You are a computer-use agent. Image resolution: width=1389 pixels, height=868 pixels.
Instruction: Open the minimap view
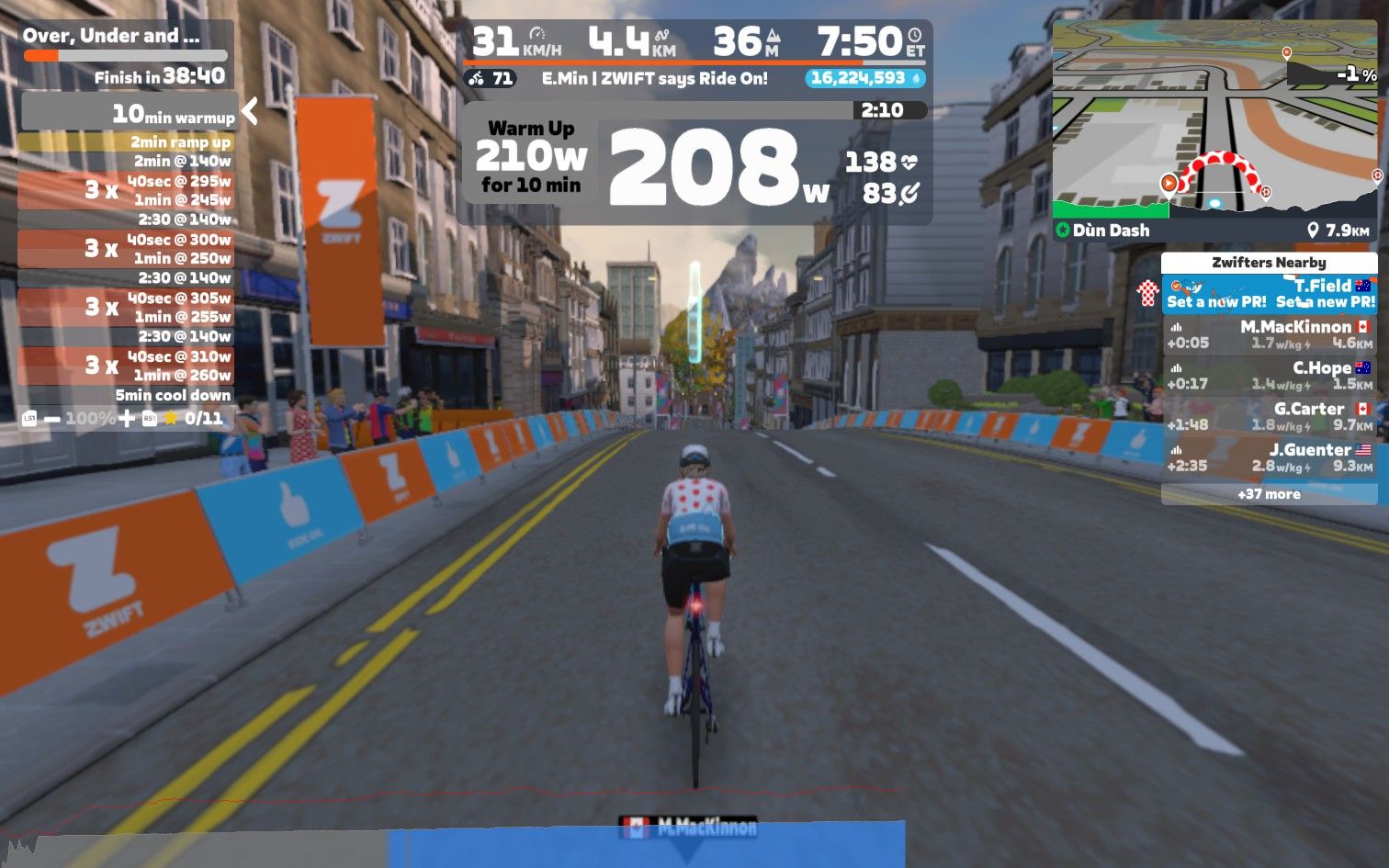[x=1214, y=118]
